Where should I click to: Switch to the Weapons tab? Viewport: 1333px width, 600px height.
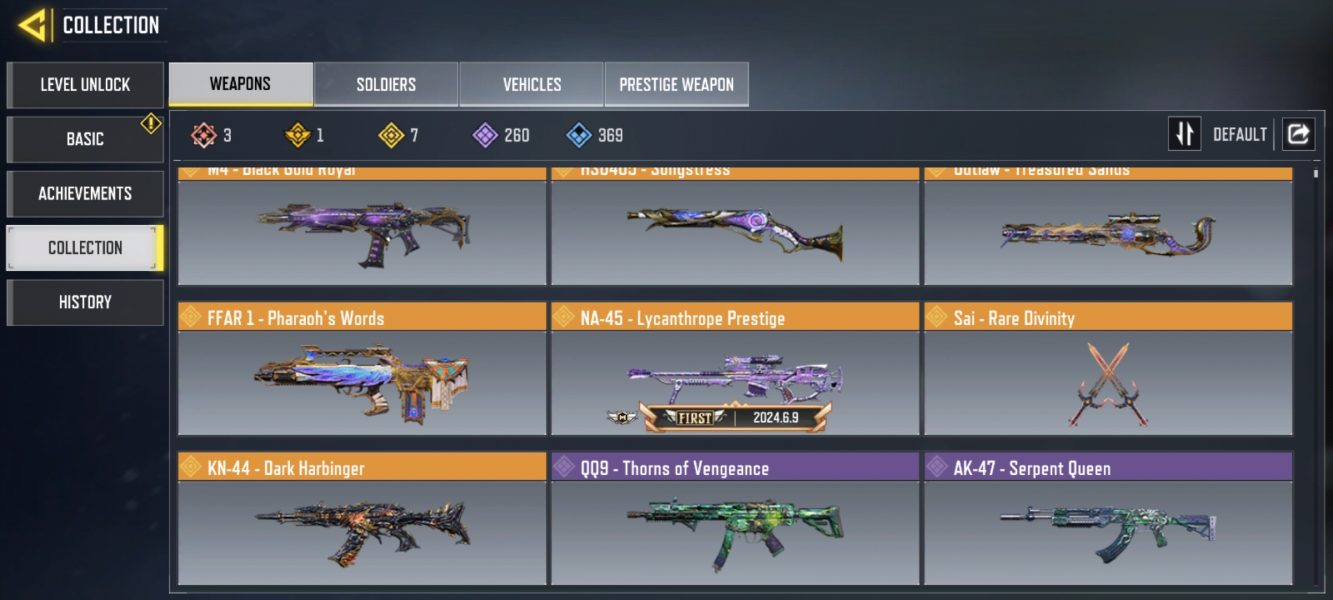tap(240, 84)
